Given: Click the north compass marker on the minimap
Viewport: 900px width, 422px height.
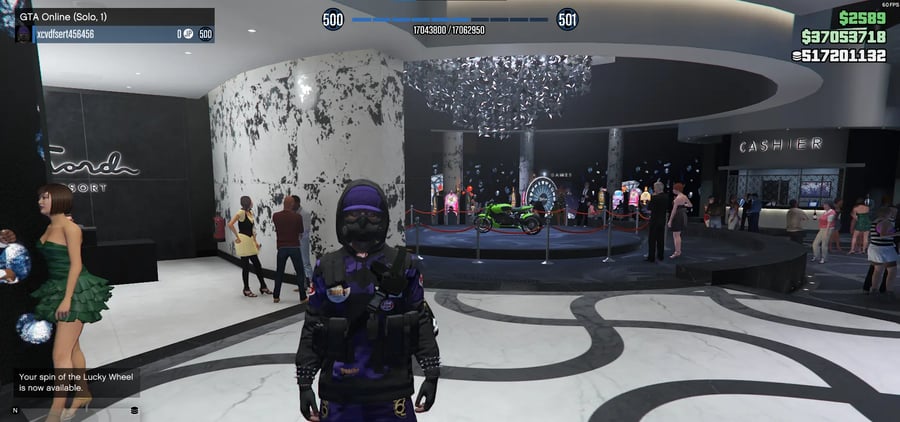Looking at the screenshot, I should pyautogui.click(x=15, y=410).
